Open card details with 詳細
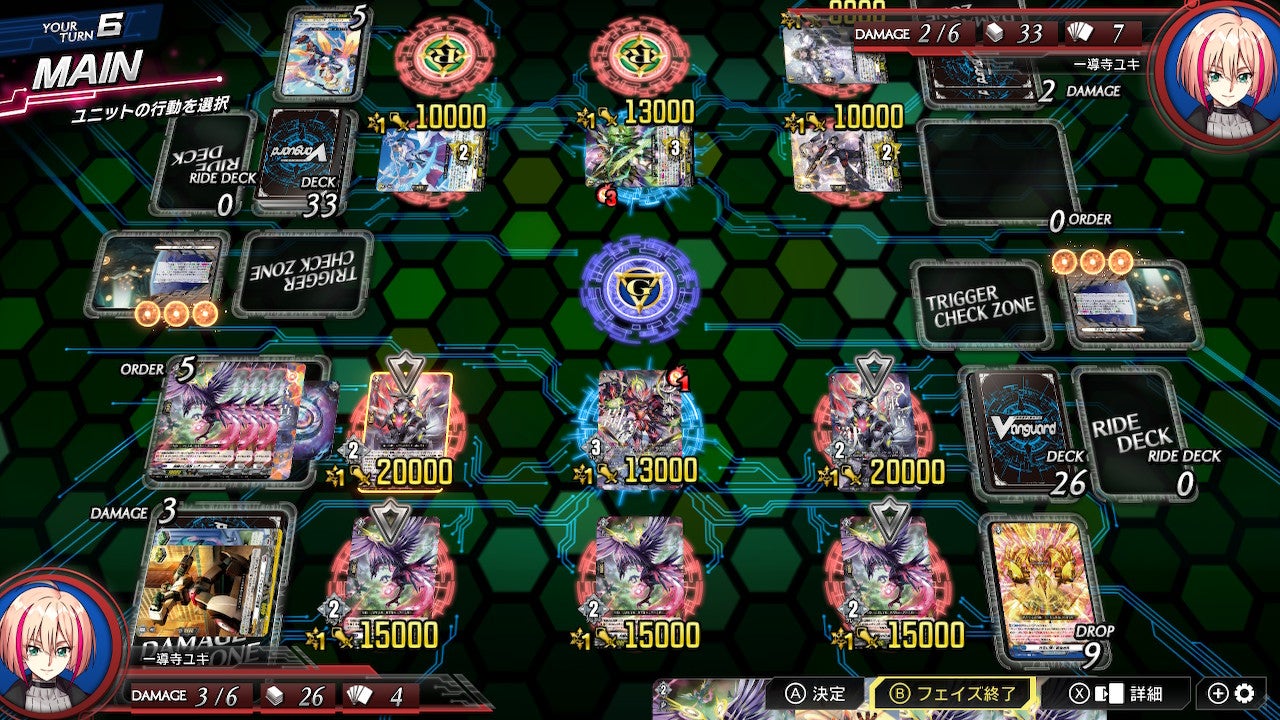 1127,693
